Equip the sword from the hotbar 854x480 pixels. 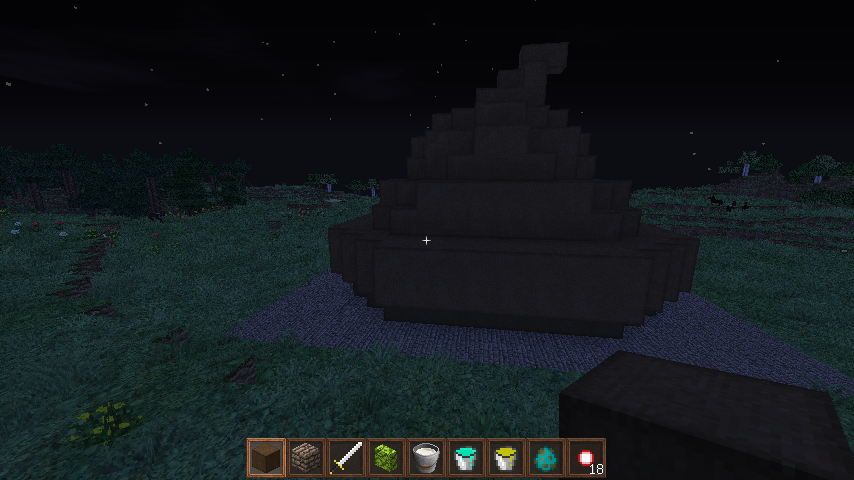[346, 458]
